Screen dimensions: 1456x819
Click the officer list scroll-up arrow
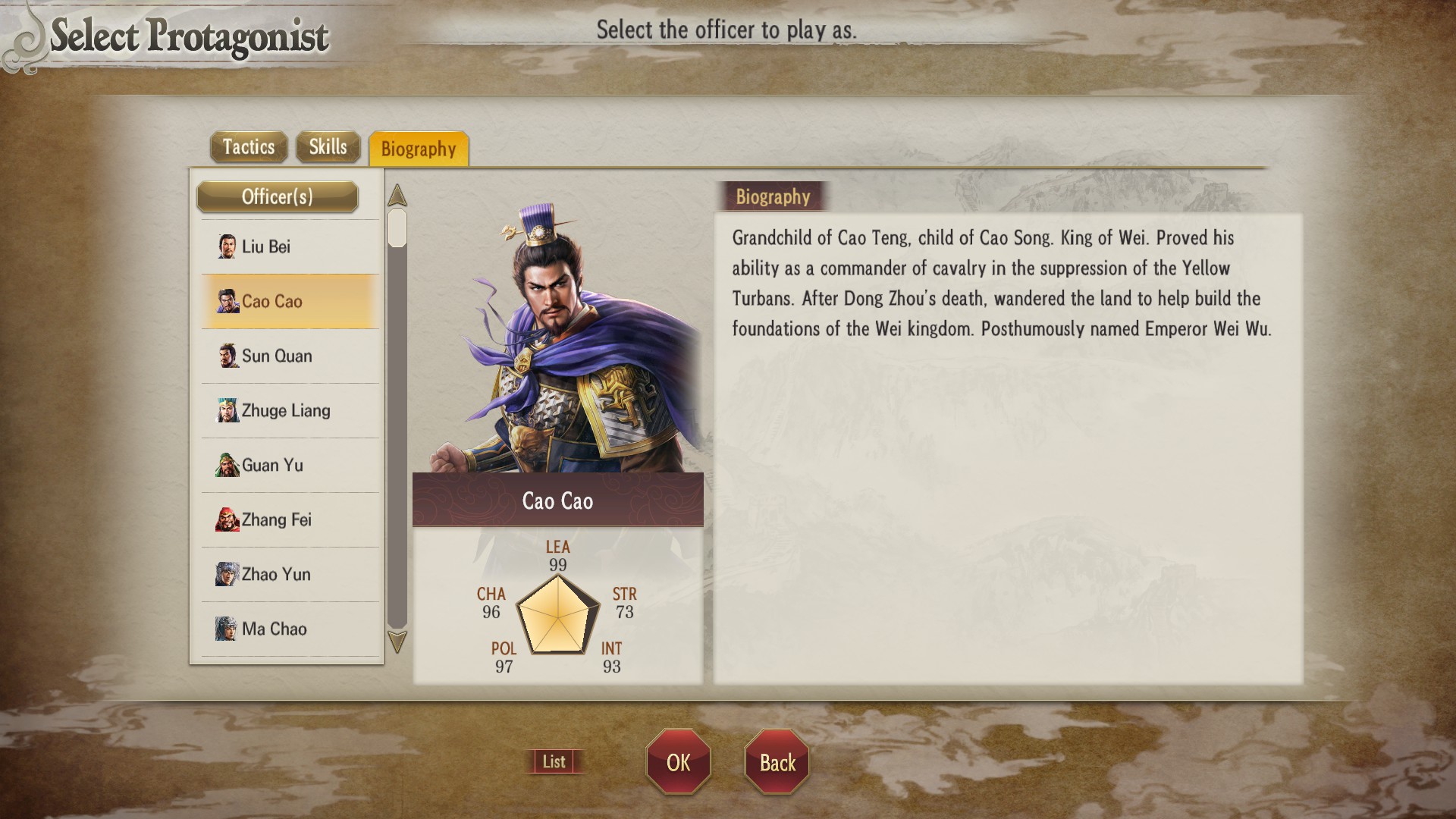click(x=397, y=196)
